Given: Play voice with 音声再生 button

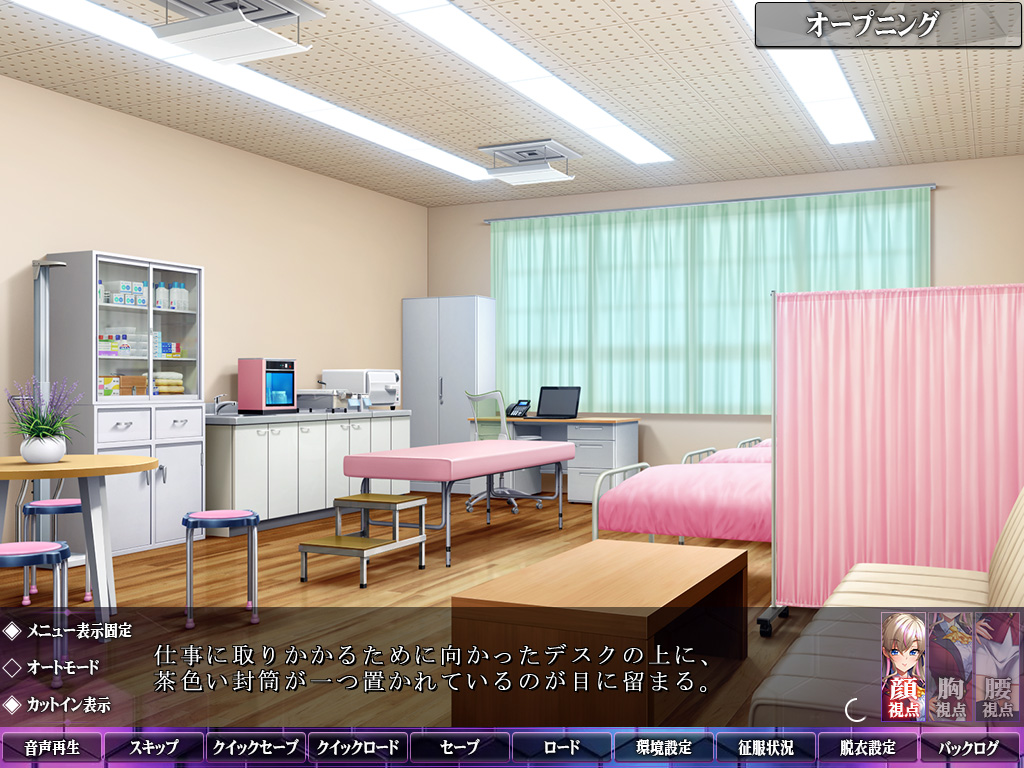Looking at the screenshot, I should (52, 747).
